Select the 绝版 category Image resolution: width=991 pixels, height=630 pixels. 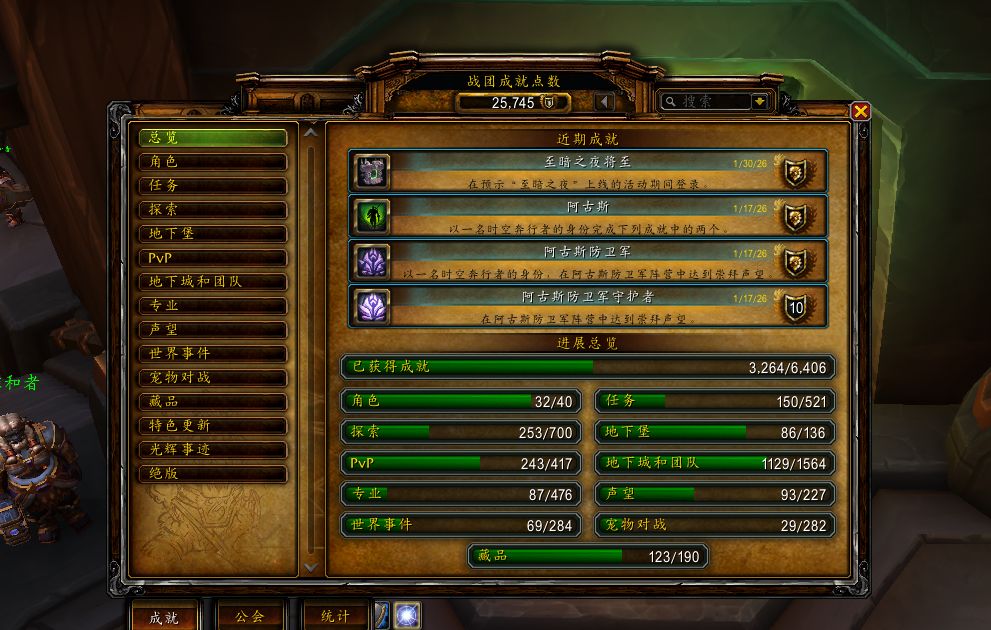pyautogui.click(x=213, y=474)
